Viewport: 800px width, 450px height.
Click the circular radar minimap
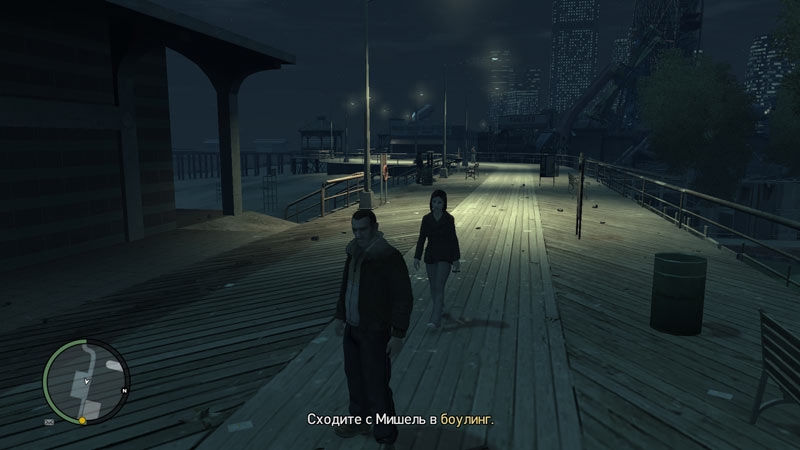tap(86, 380)
